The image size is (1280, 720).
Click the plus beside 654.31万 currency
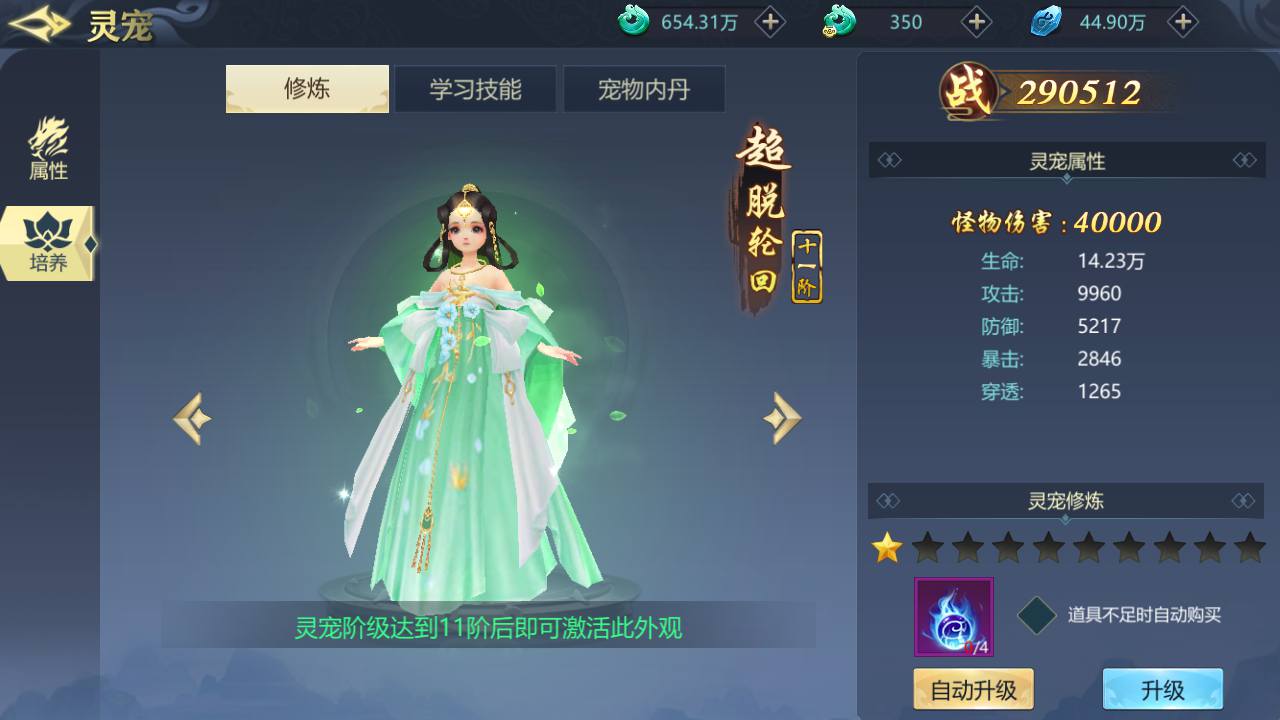pyautogui.click(x=768, y=21)
